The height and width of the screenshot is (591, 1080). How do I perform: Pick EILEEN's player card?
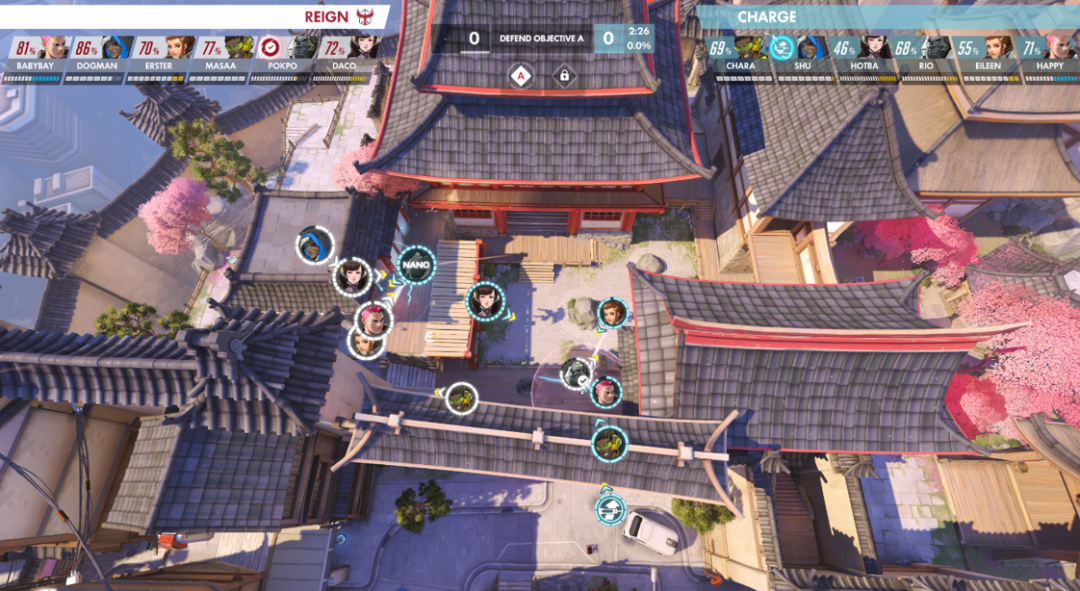(981, 54)
